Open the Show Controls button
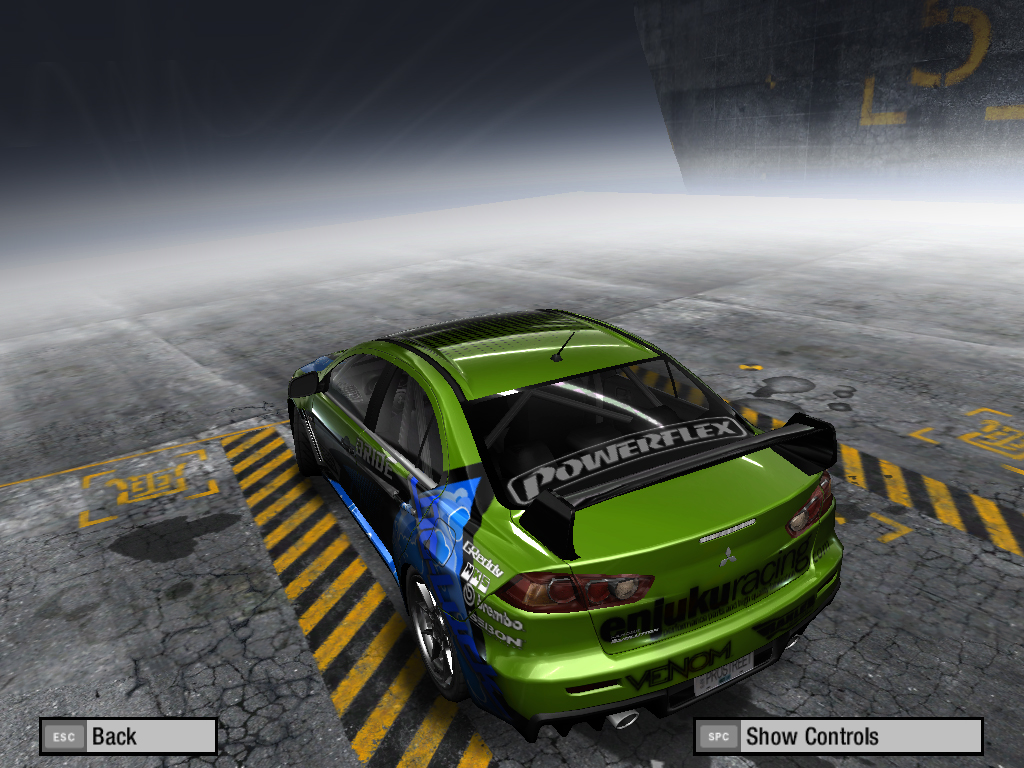The image size is (1024, 768). pyautogui.click(x=838, y=737)
